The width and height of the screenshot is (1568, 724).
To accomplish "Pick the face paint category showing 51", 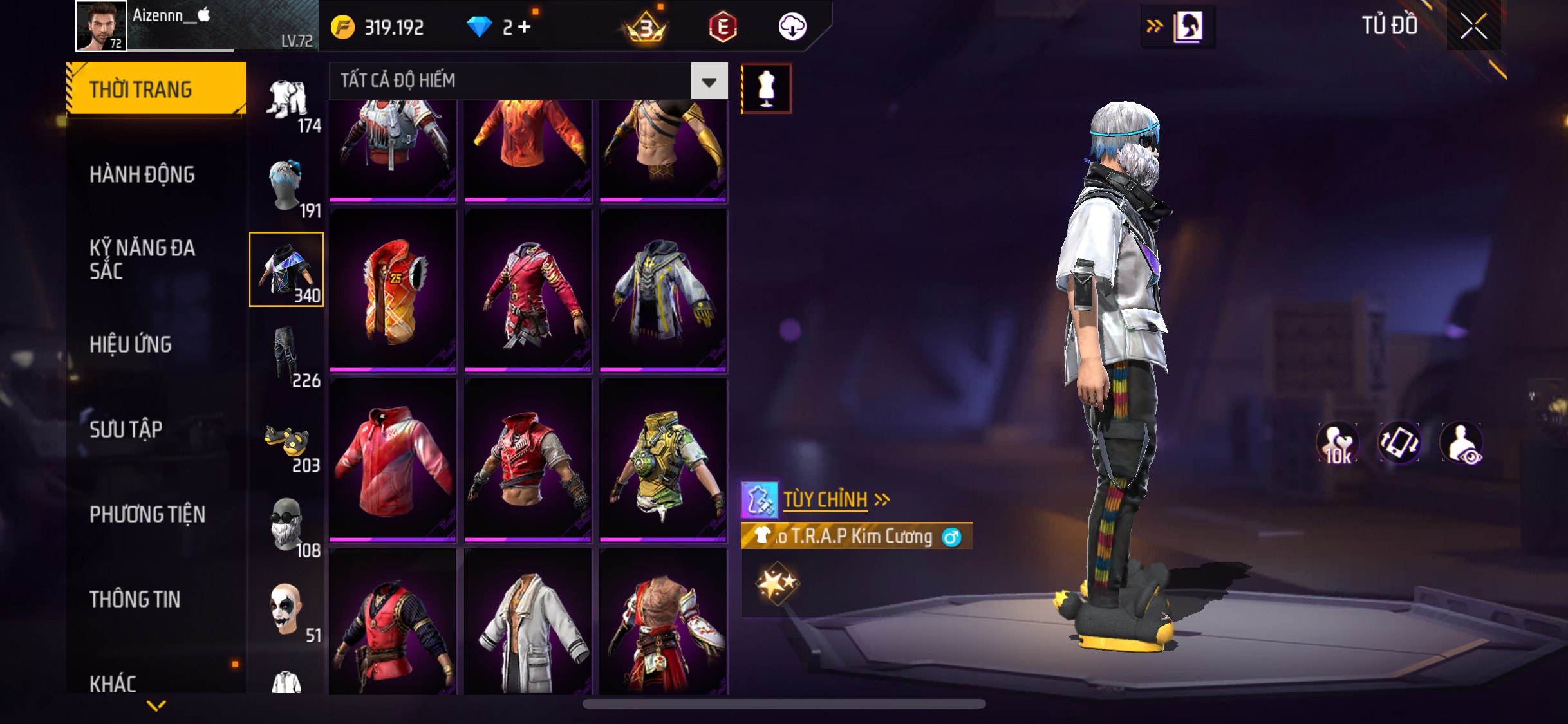I will [x=287, y=611].
